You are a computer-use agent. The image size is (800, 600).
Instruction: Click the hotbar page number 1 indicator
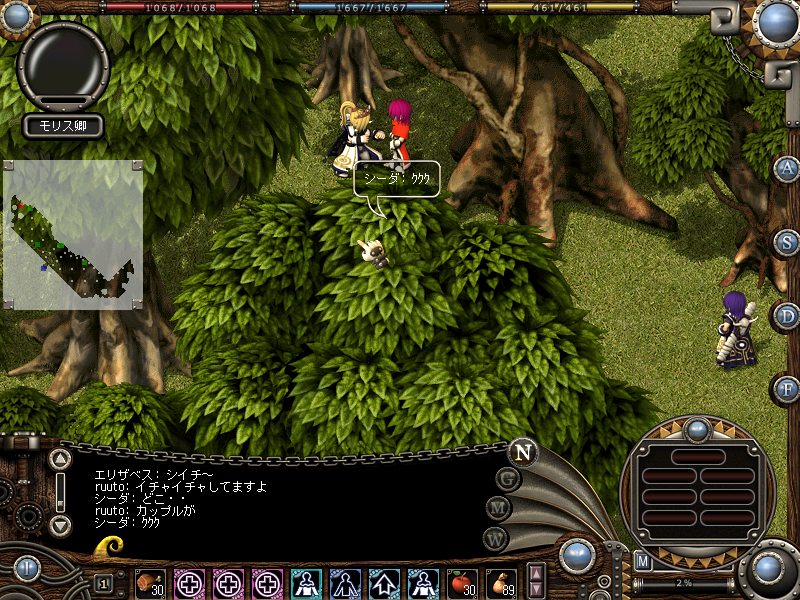tap(104, 583)
